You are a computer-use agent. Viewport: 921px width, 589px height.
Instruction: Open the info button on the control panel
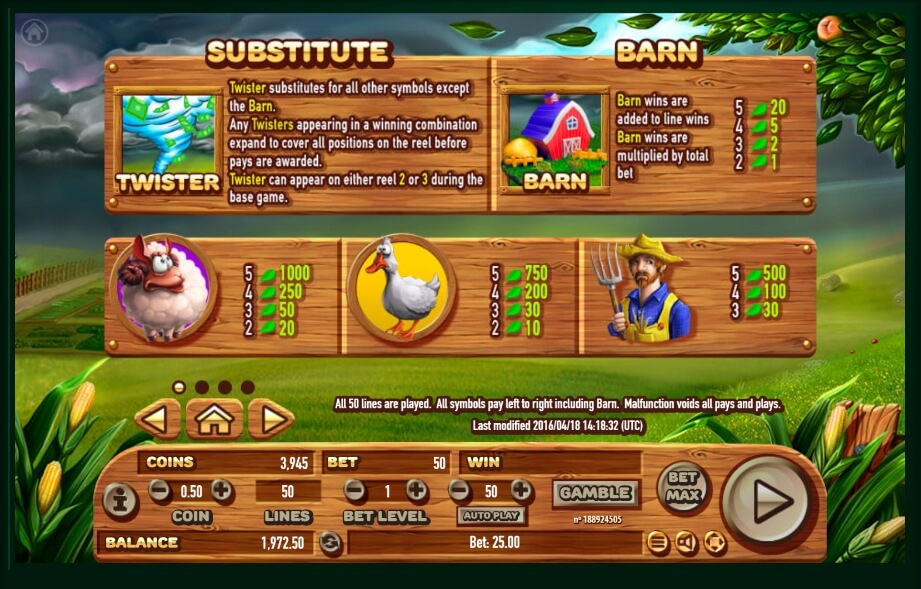tap(121, 501)
